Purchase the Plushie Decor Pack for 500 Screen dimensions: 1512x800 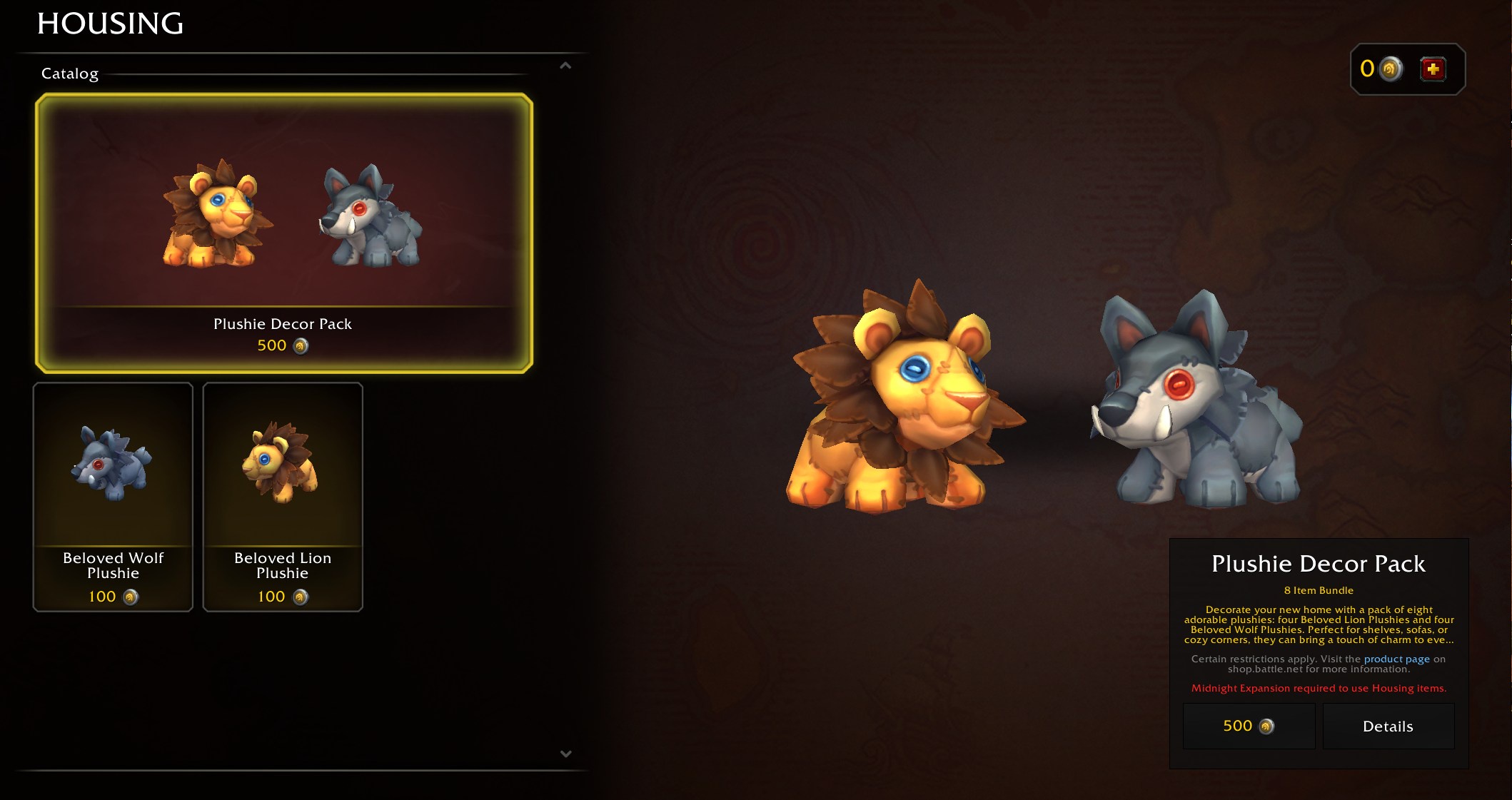1249,726
